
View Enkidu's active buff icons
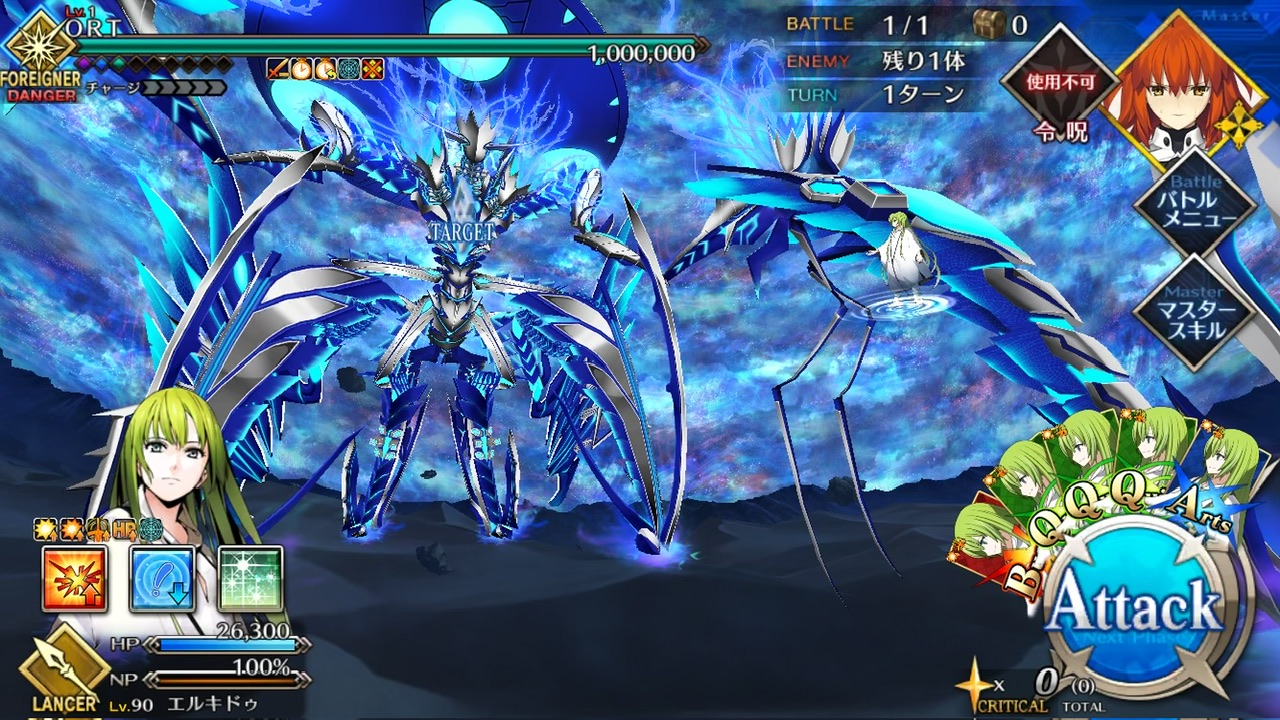click(x=96, y=529)
